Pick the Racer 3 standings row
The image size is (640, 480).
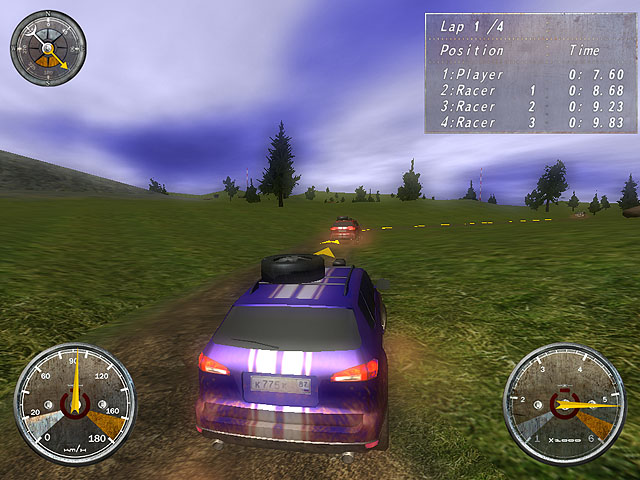[531, 123]
